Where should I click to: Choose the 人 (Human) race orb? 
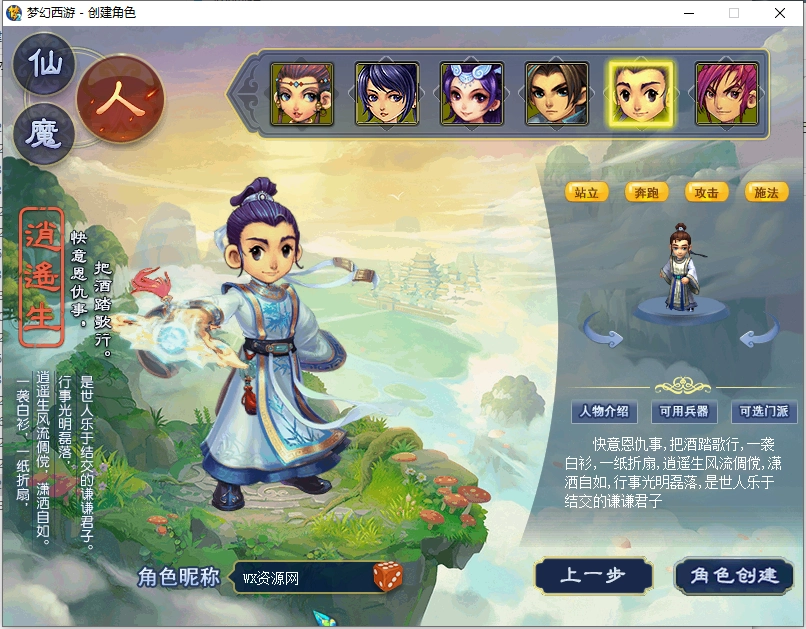pos(119,101)
